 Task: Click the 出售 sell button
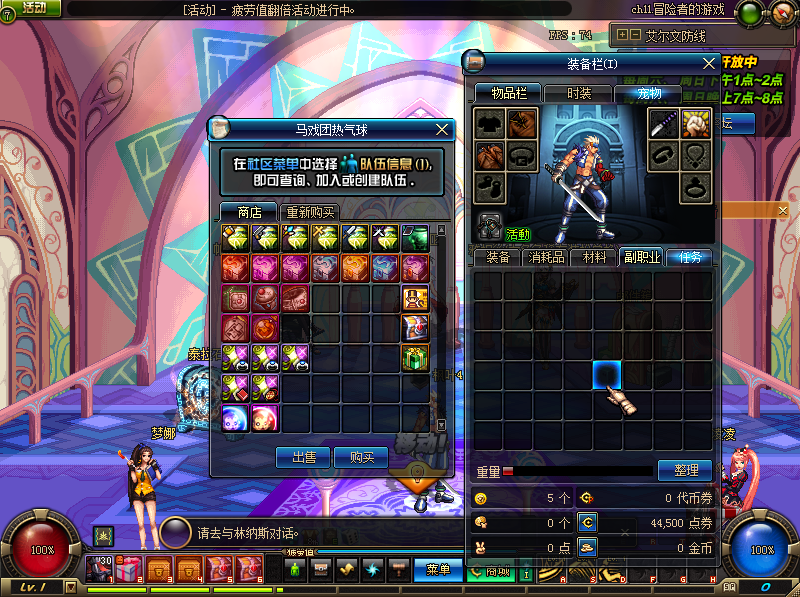303,457
